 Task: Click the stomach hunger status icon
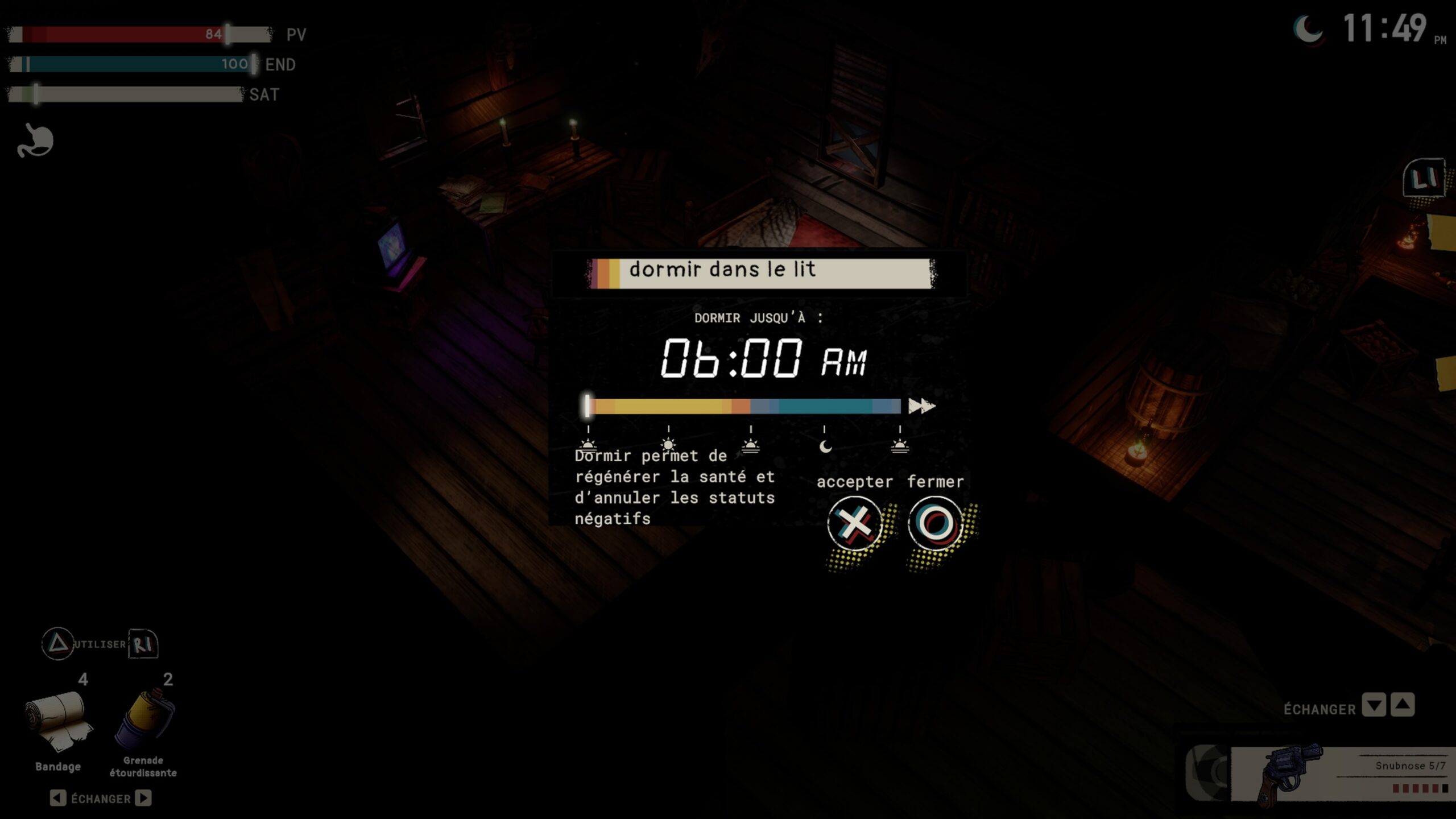pos(35,140)
